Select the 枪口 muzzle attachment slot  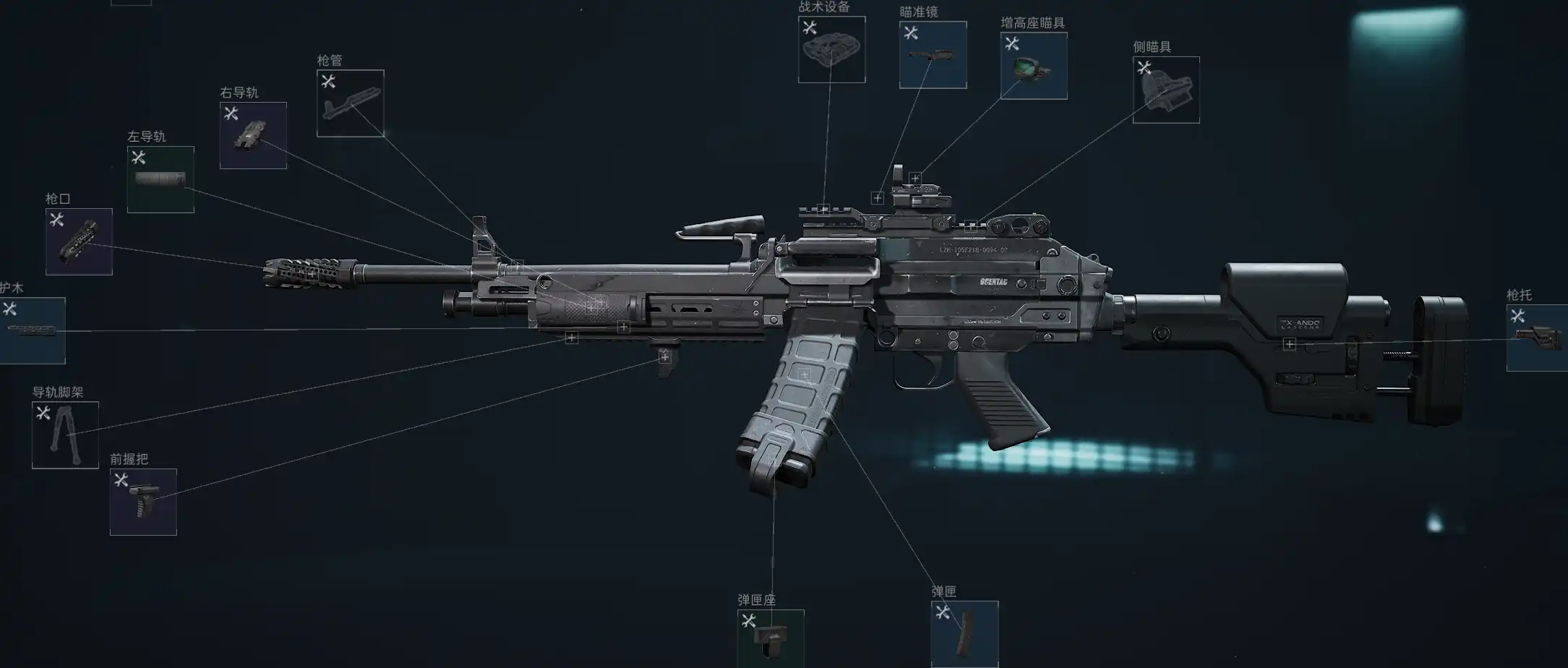pyautogui.click(x=79, y=241)
